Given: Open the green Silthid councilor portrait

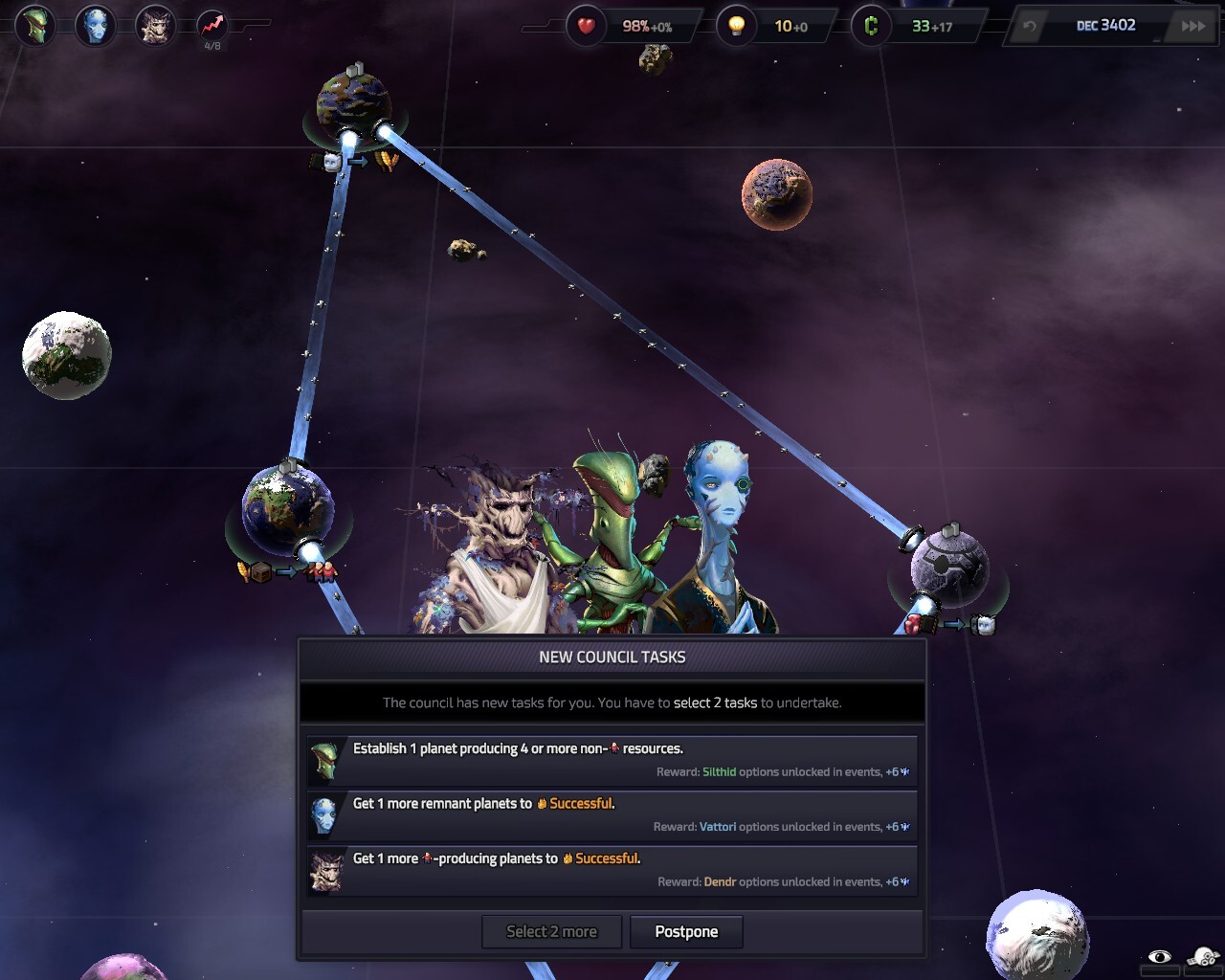Looking at the screenshot, I should [x=36, y=26].
